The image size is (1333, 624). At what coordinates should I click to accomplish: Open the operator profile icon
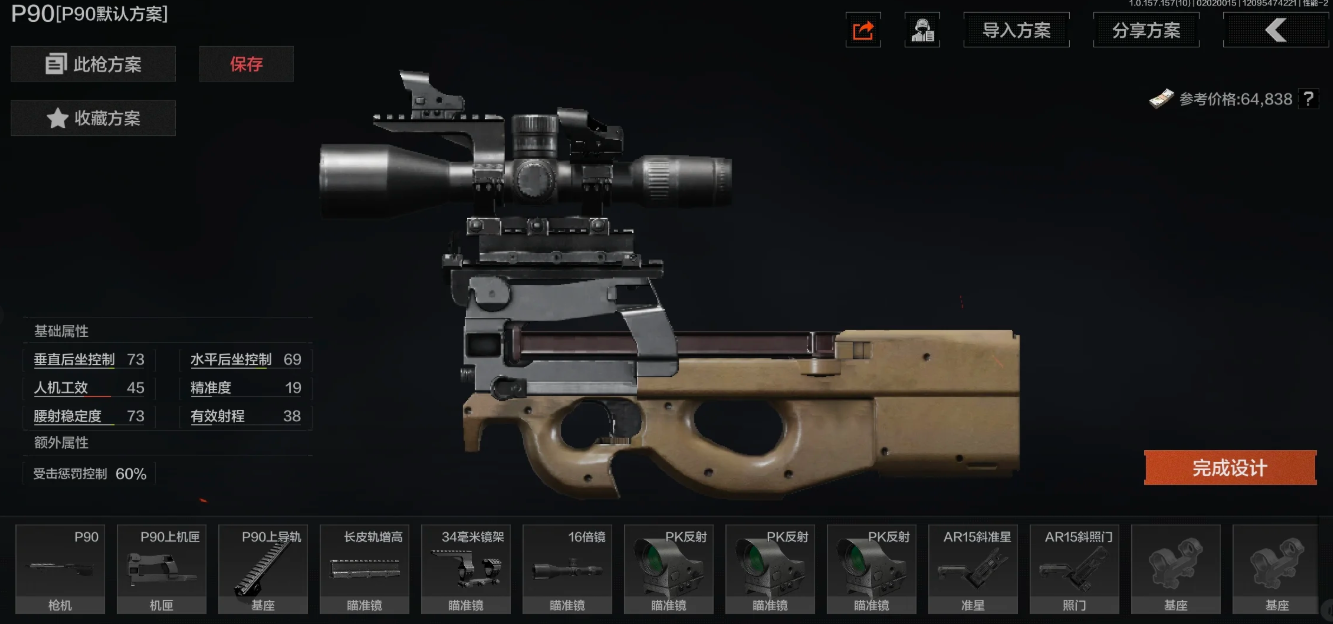922,31
